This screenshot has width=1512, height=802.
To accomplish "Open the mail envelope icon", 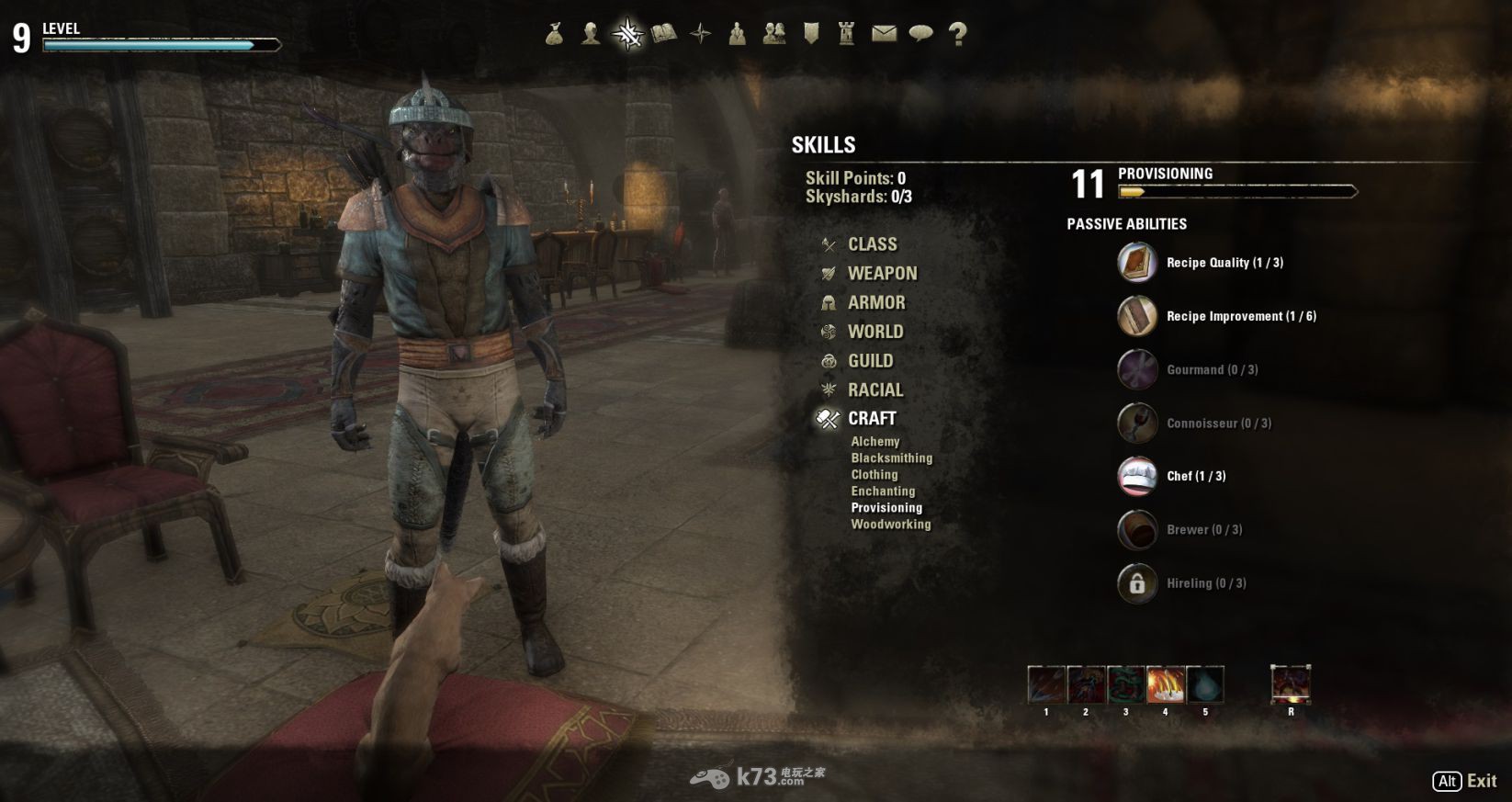I will tap(884, 35).
